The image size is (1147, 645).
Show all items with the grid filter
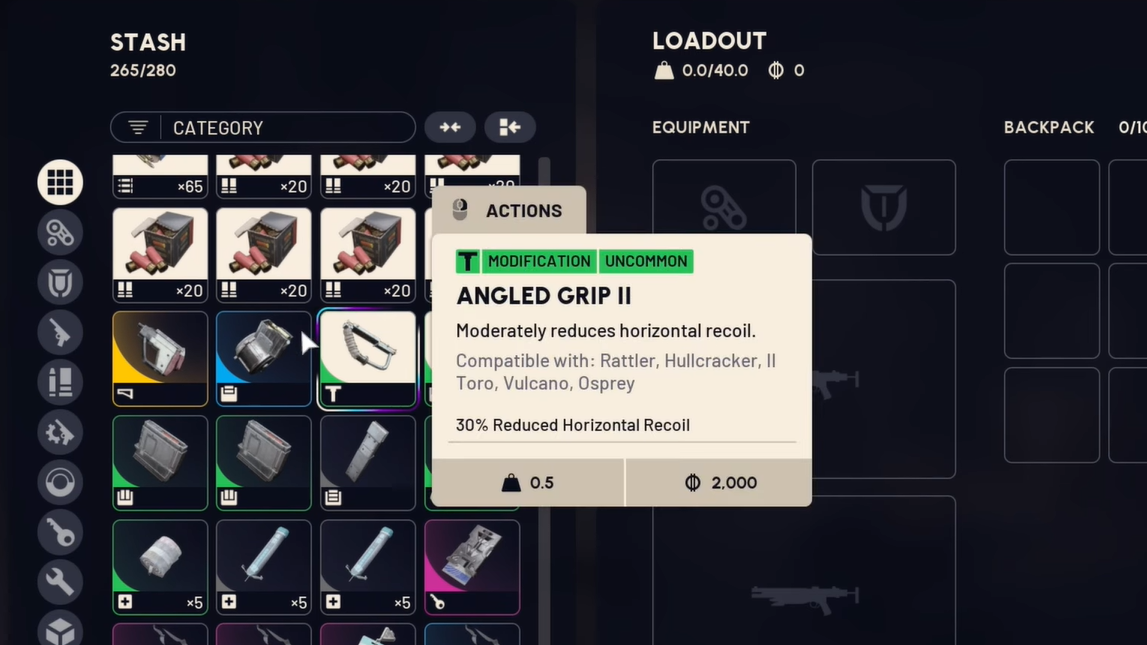pyautogui.click(x=60, y=182)
